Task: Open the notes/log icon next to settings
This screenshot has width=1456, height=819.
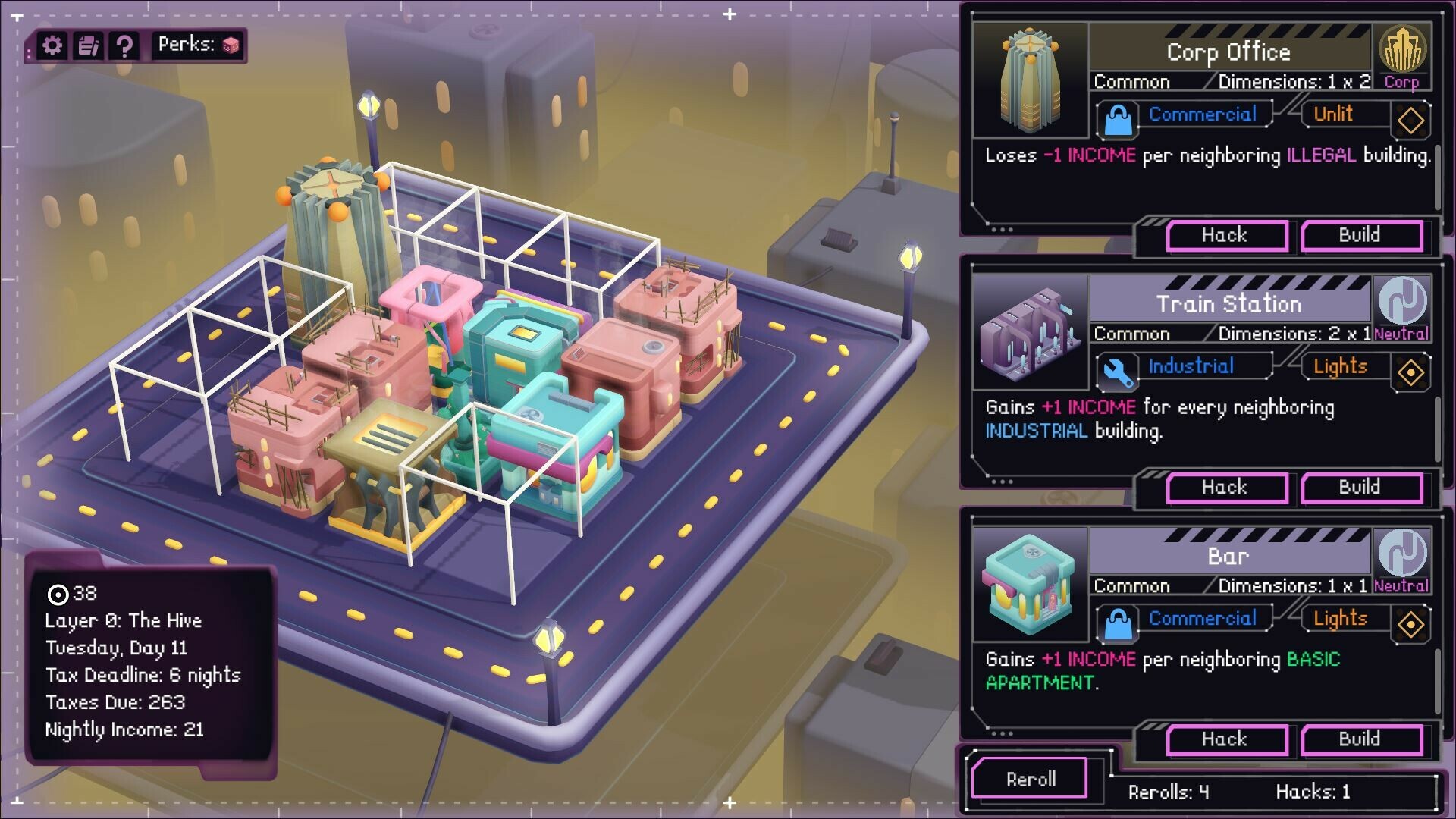Action: (x=88, y=45)
